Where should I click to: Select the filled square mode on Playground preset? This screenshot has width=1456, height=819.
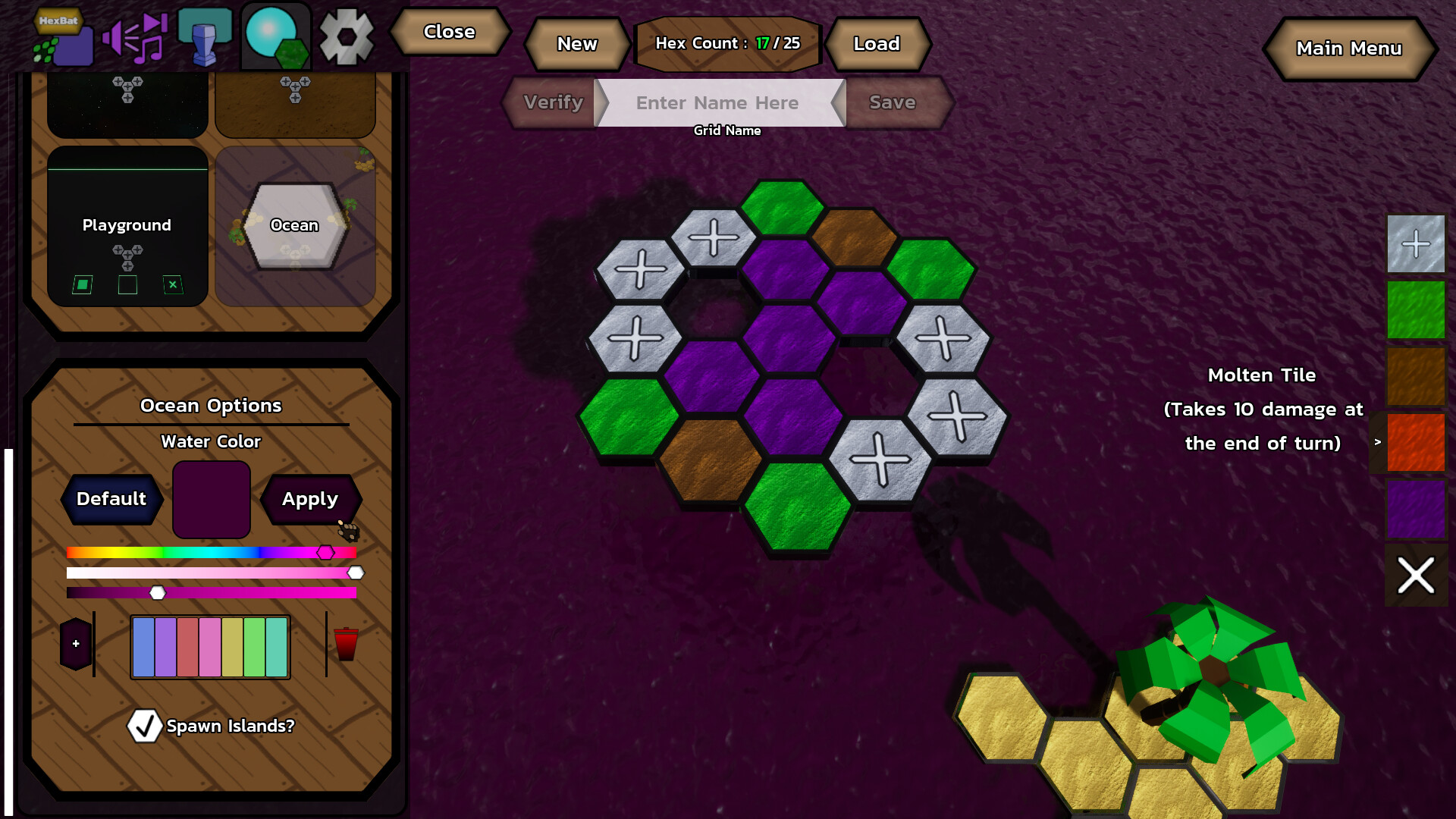(x=83, y=284)
